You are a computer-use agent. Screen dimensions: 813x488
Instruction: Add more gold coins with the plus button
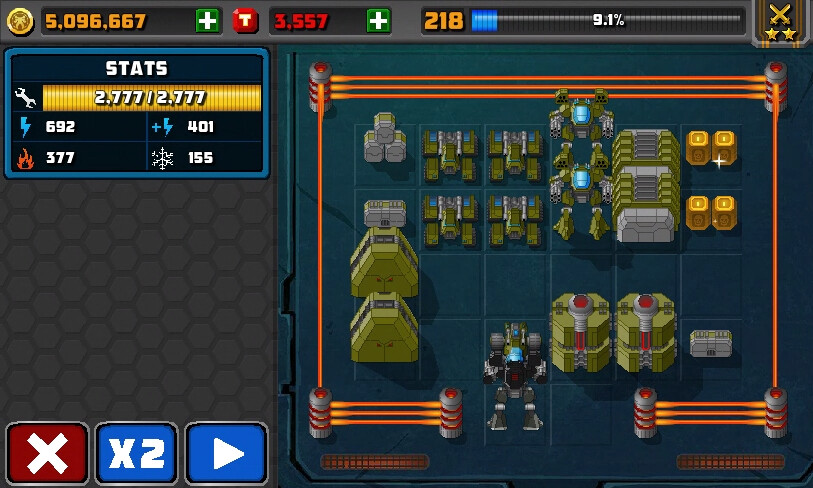pyautogui.click(x=208, y=20)
